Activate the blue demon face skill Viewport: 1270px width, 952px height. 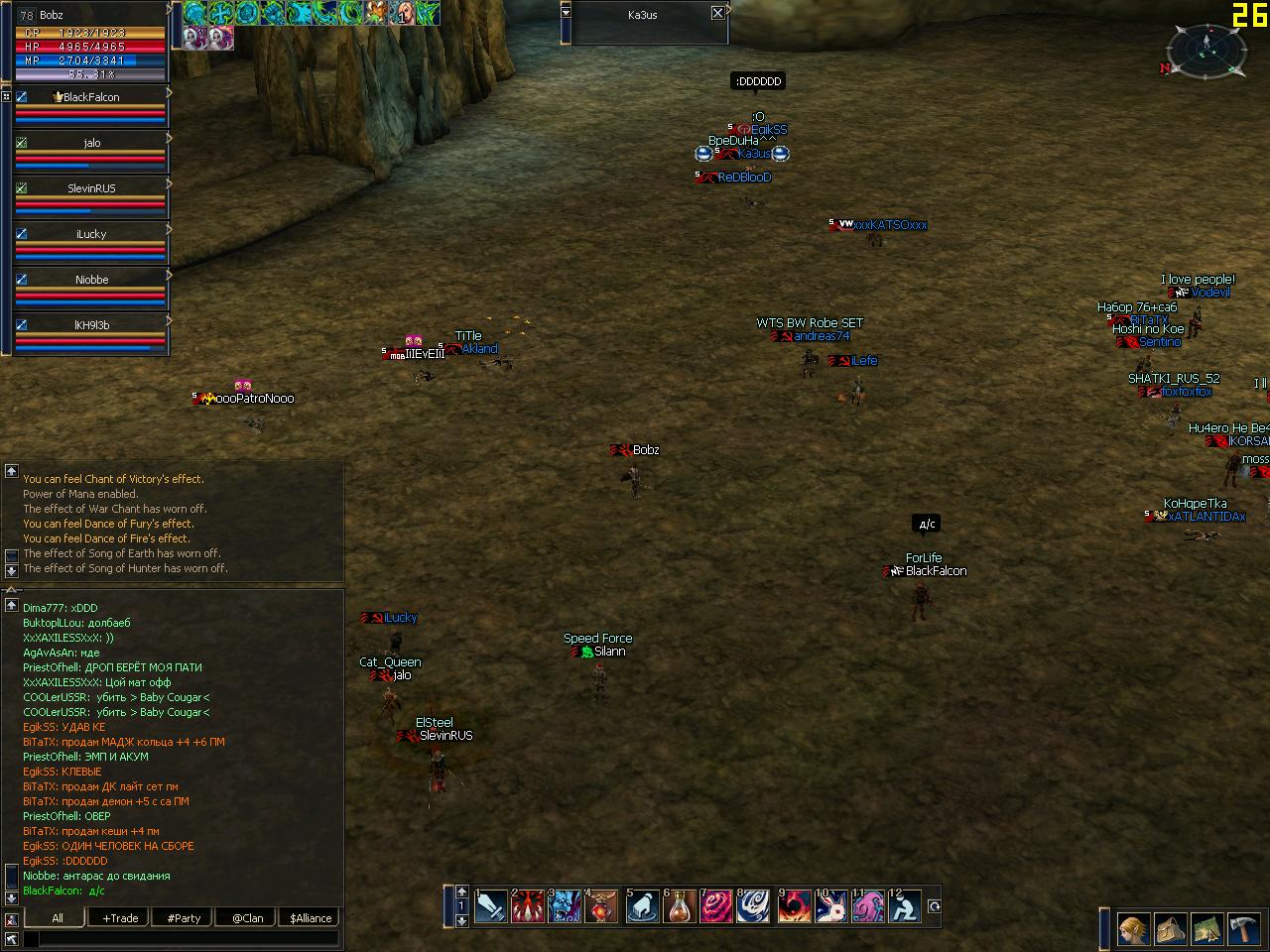click(566, 905)
